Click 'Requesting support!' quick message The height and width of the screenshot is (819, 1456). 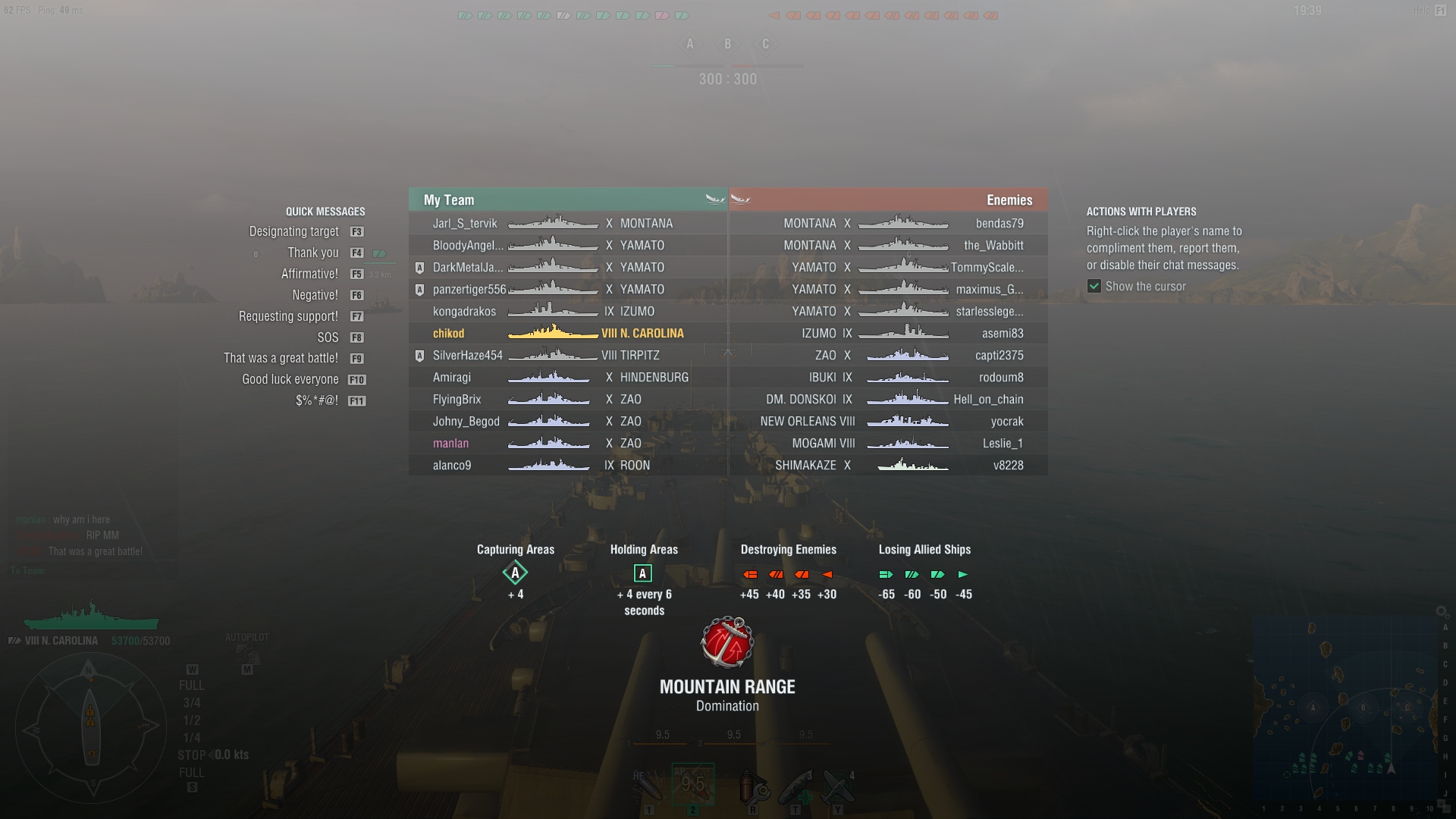click(x=288, y=317)
